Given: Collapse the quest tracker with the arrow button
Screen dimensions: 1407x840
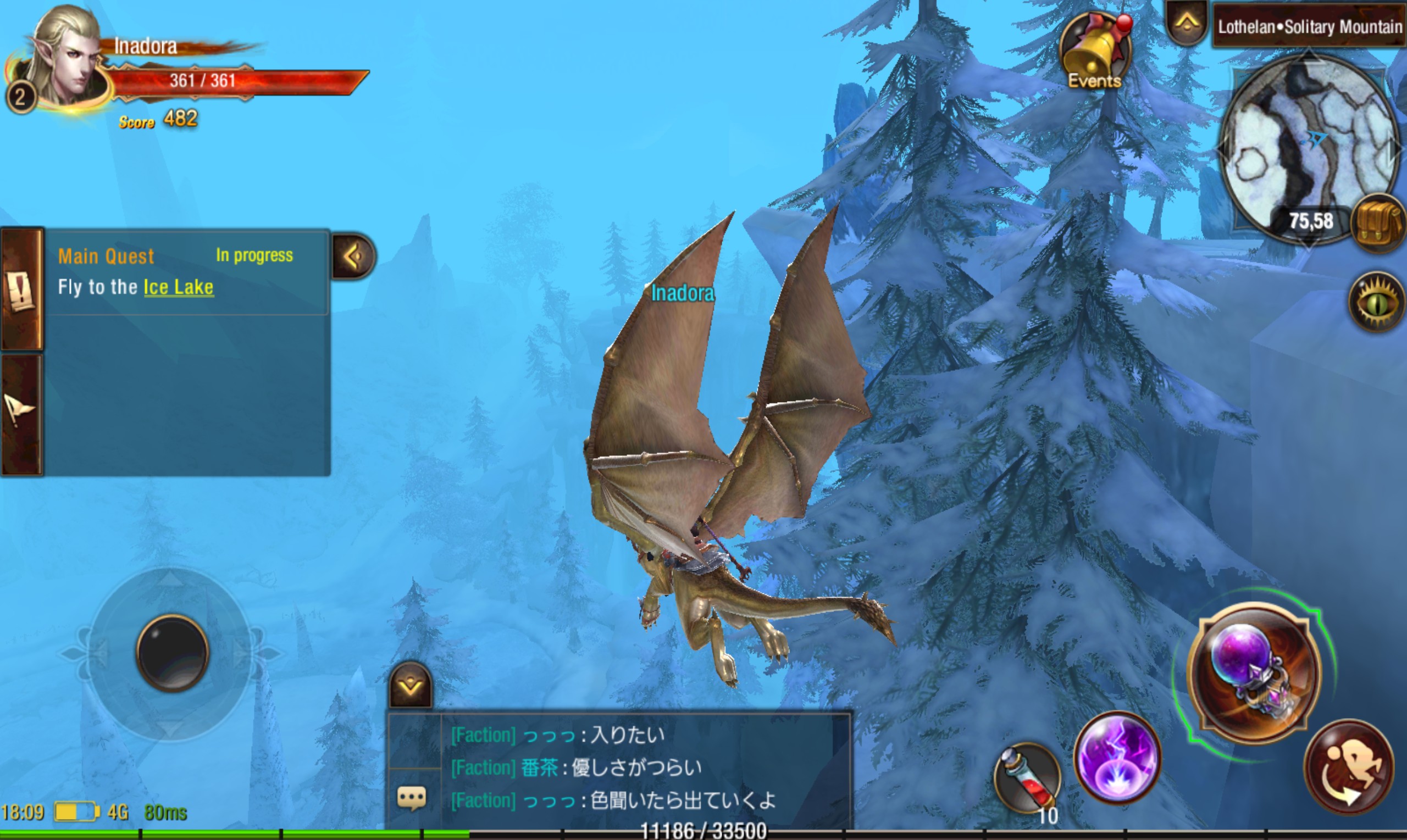Looking at the screenshot, I should pyautogui.click(x=353, y=257).
